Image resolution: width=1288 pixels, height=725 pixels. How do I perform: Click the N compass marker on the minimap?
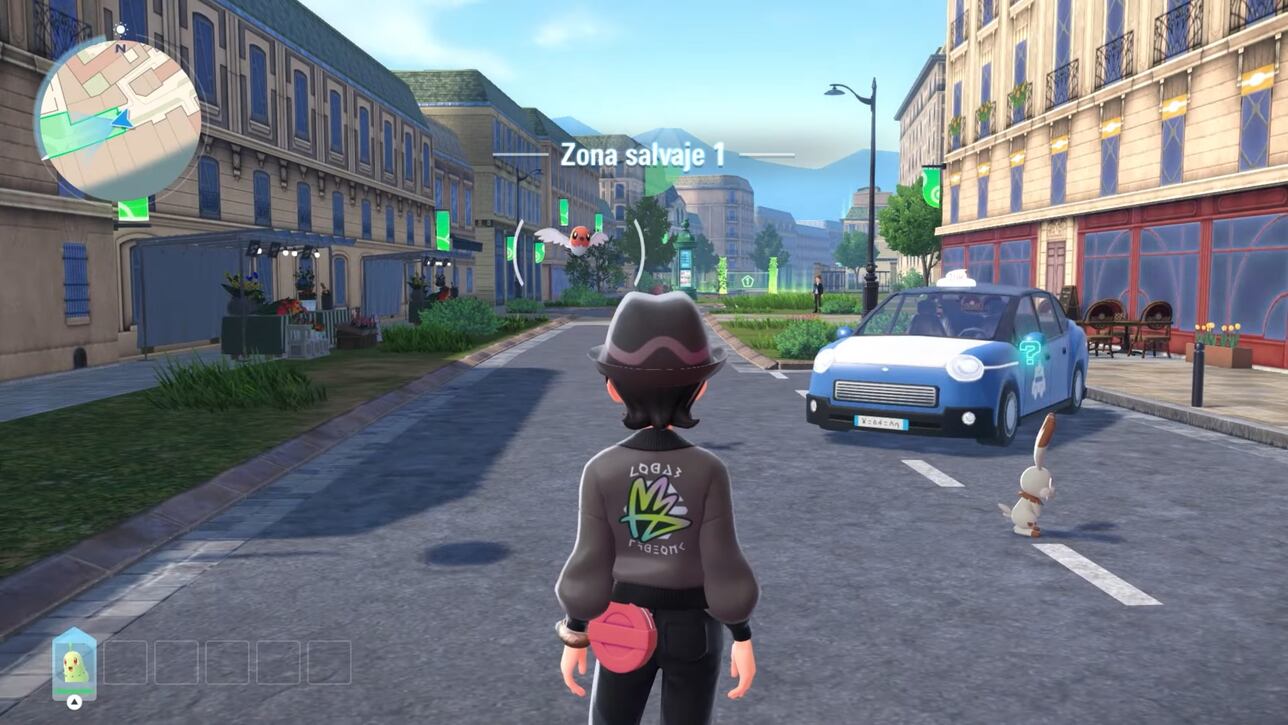[x=120, y=48]
